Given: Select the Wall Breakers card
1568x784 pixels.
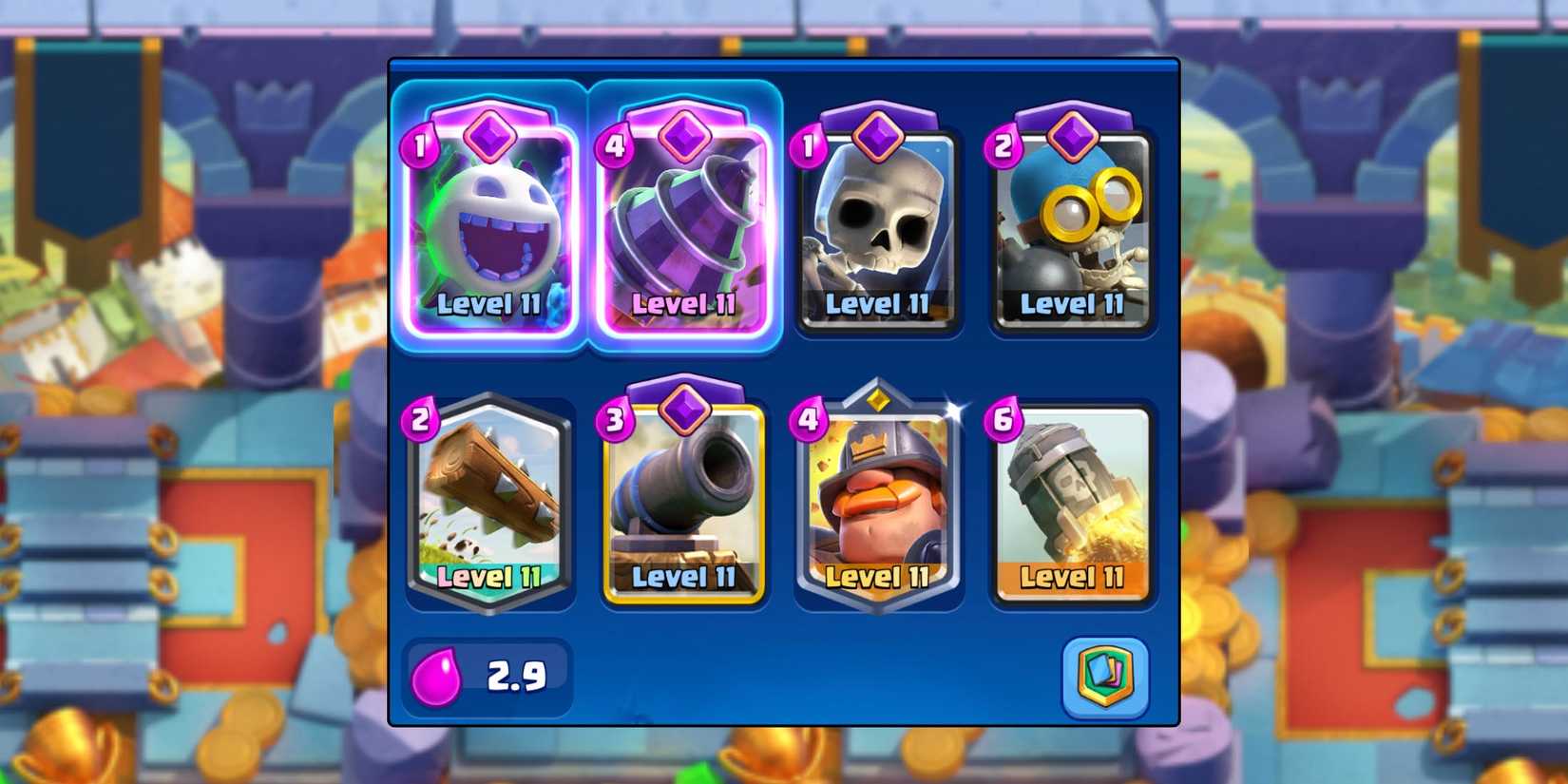Looking at the screenshot, I should click(1074, 228).
